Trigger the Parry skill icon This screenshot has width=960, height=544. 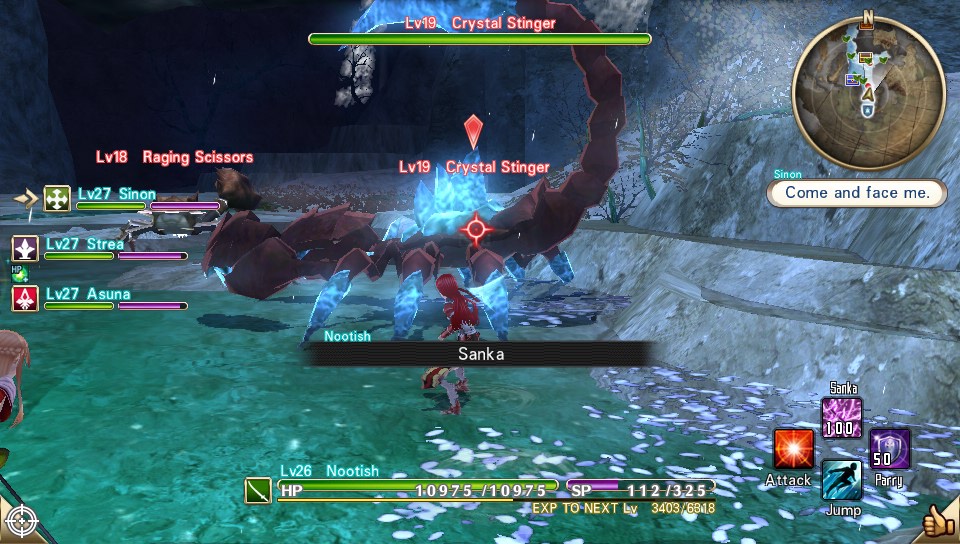(889, 449)
